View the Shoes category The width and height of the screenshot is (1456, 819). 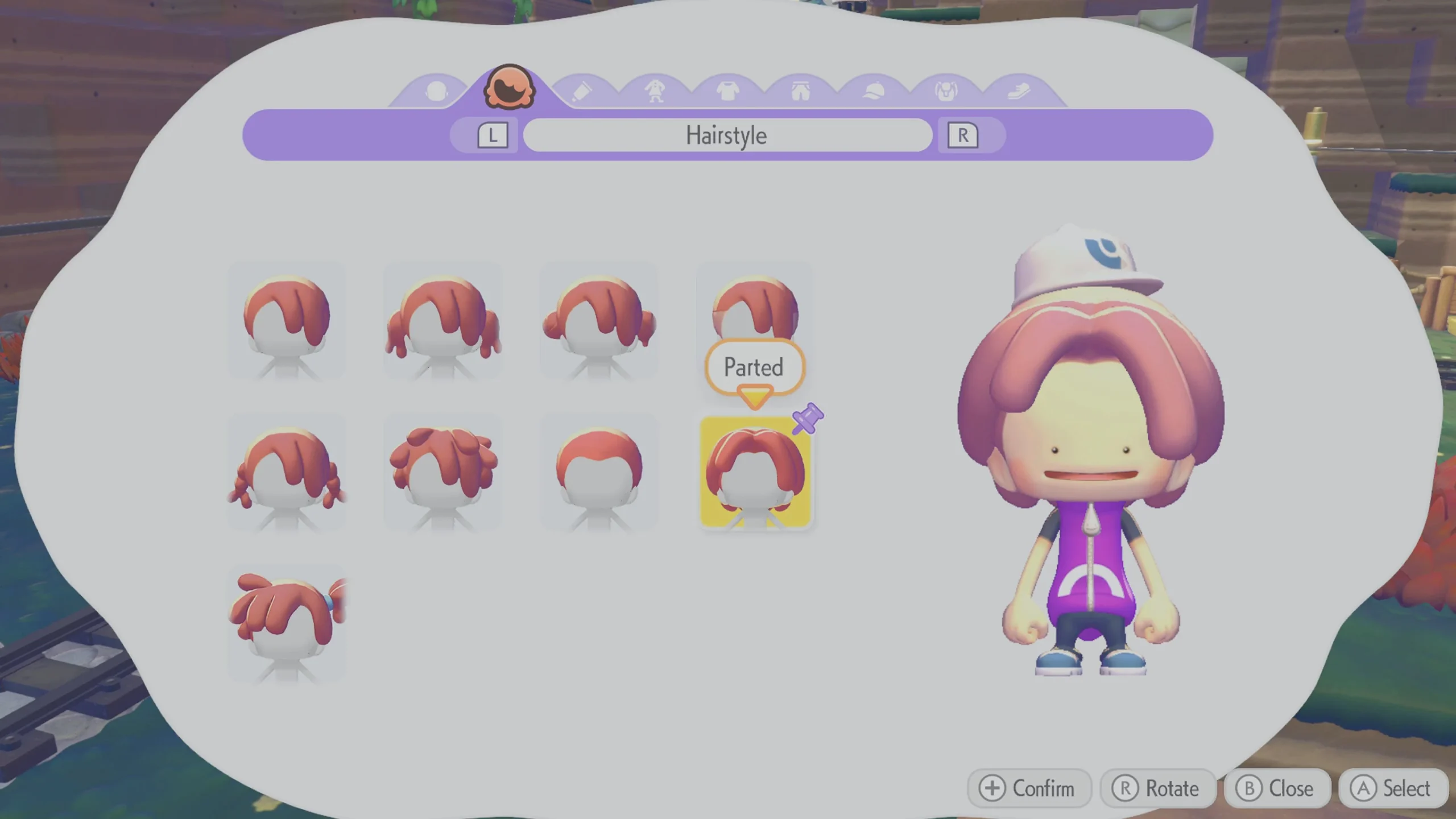tap(1018, 90)
